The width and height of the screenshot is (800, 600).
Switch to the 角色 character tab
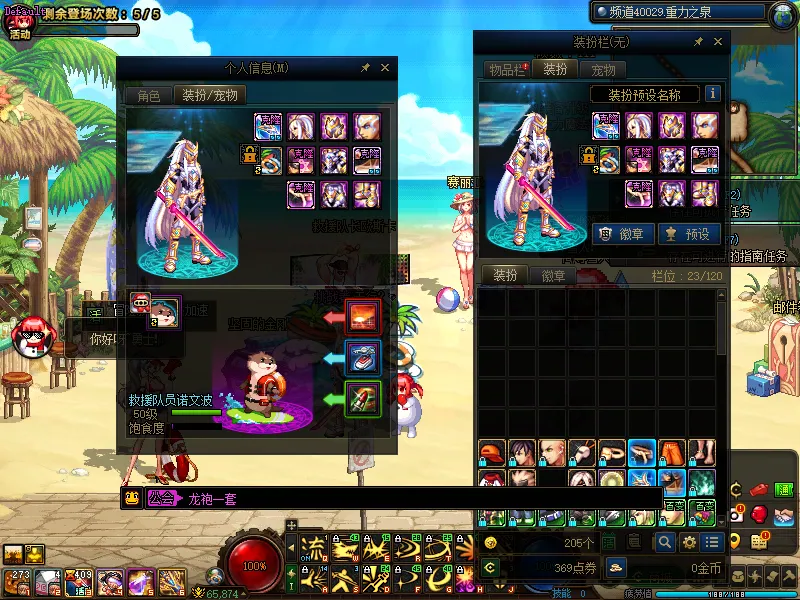pos(148,96)
